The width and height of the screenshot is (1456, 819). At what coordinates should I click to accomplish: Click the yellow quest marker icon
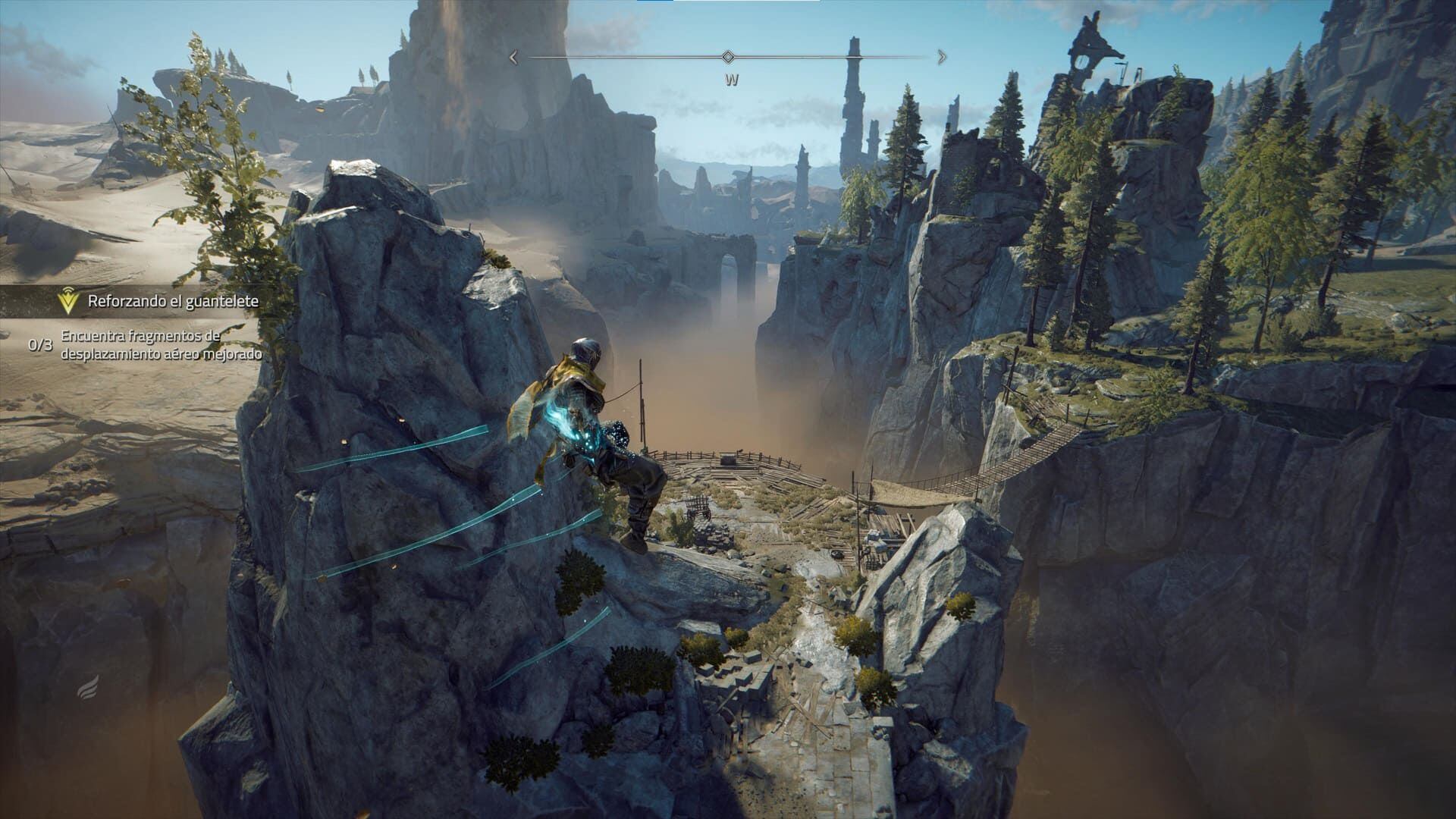69,302
